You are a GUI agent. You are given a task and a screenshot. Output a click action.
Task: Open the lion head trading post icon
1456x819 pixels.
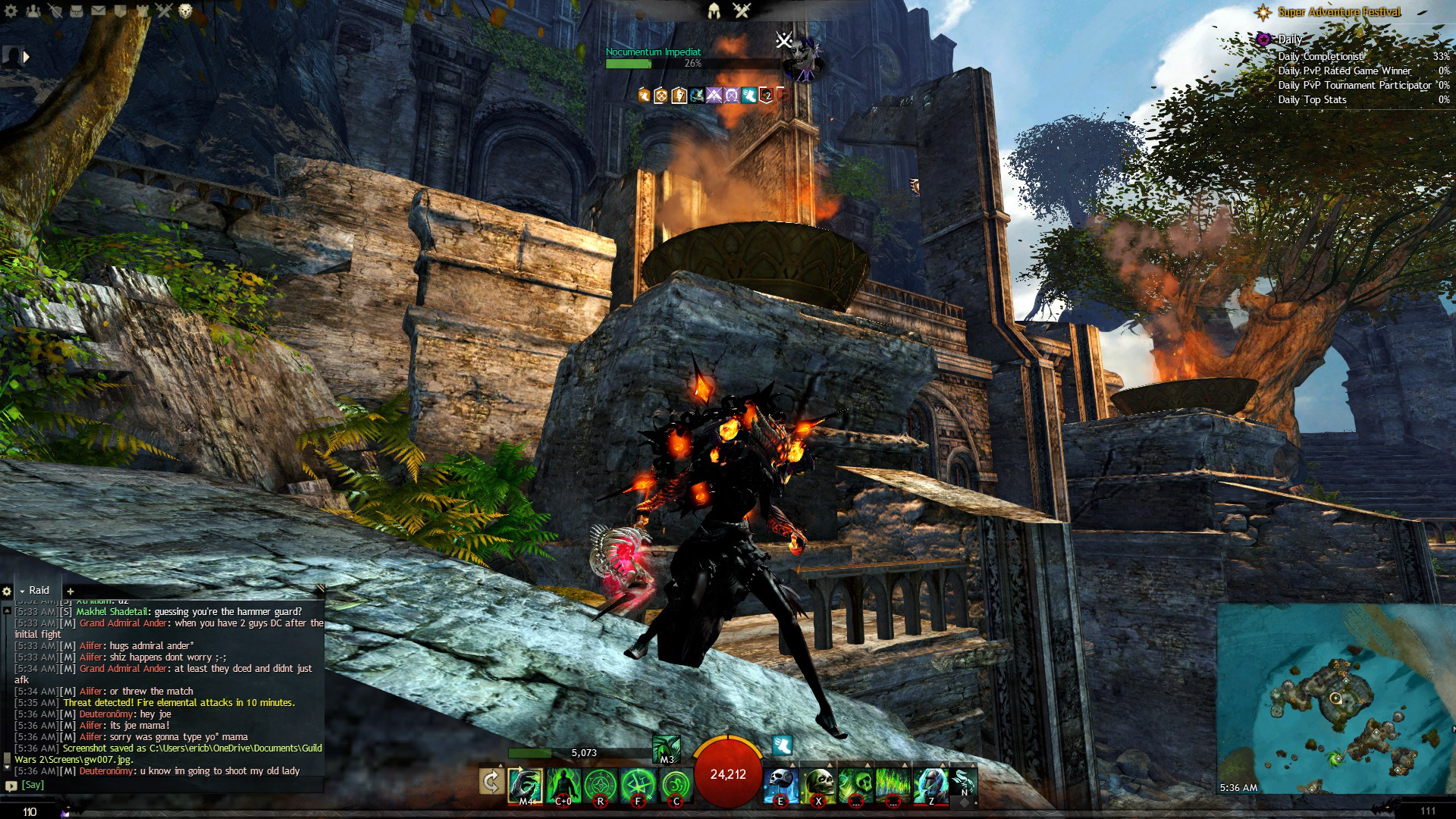(186, 11)
